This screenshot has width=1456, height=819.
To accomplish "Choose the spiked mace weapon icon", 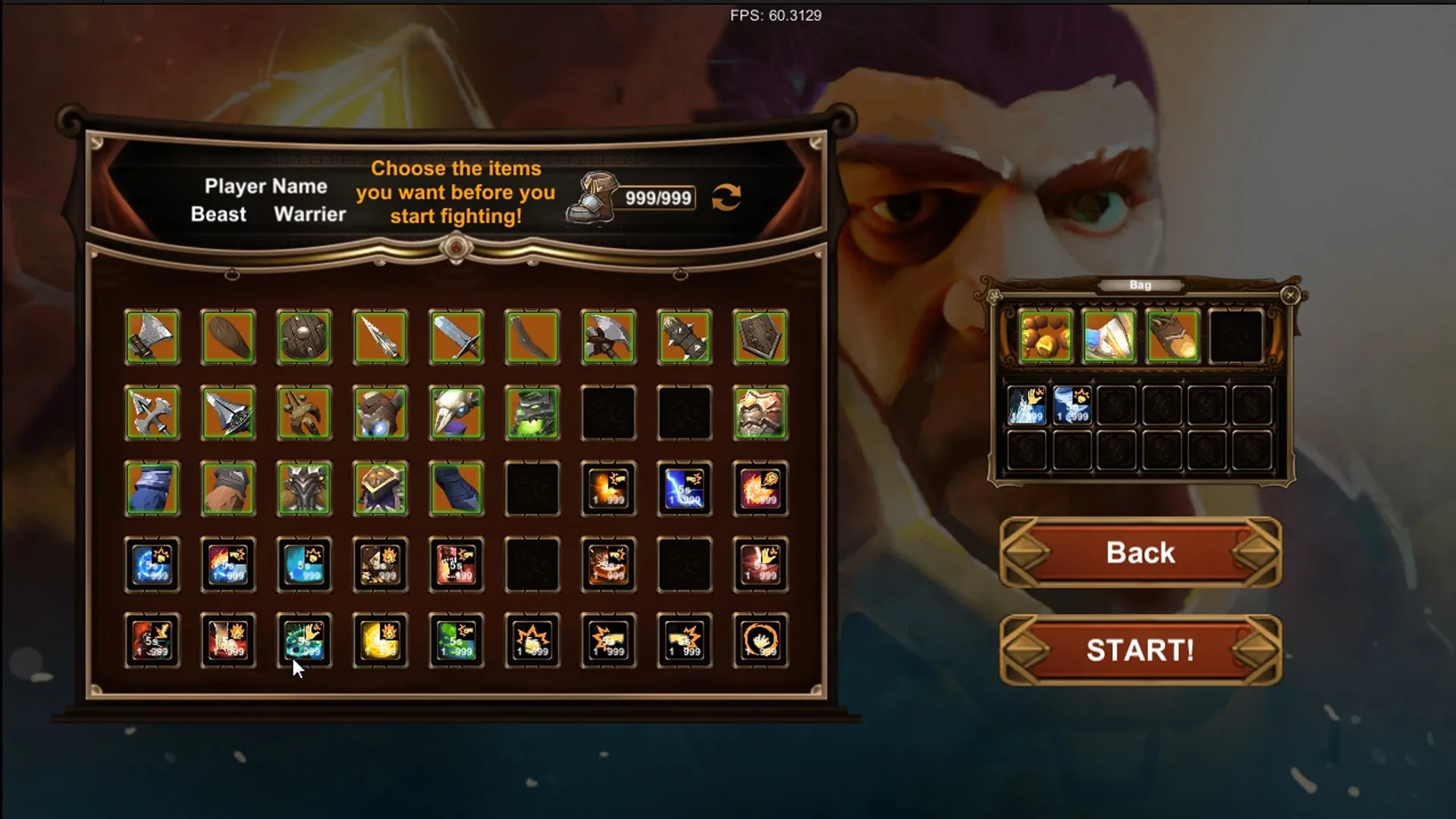I will click(683, 337).
